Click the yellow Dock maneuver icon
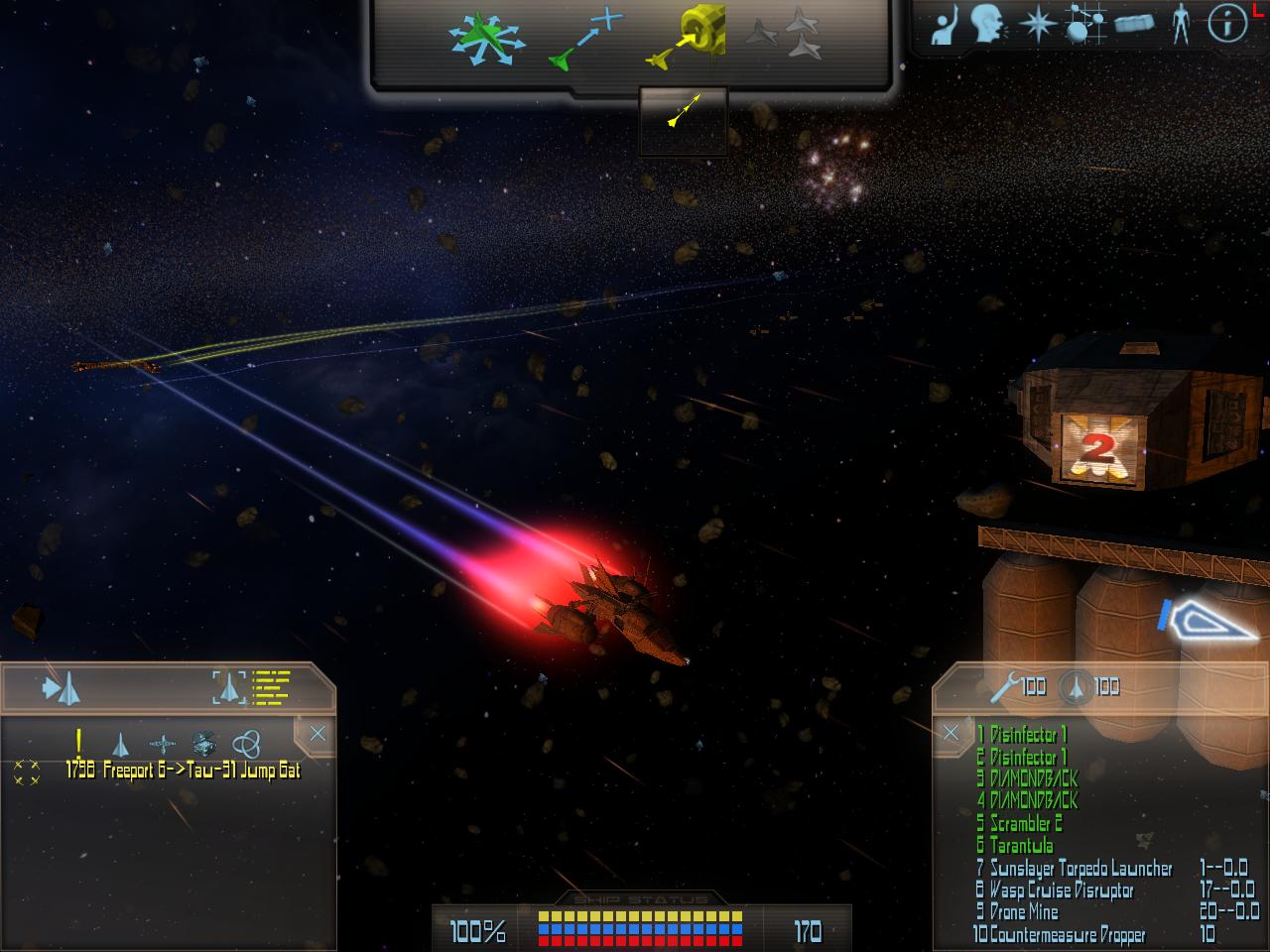 (x=685, y=40)
